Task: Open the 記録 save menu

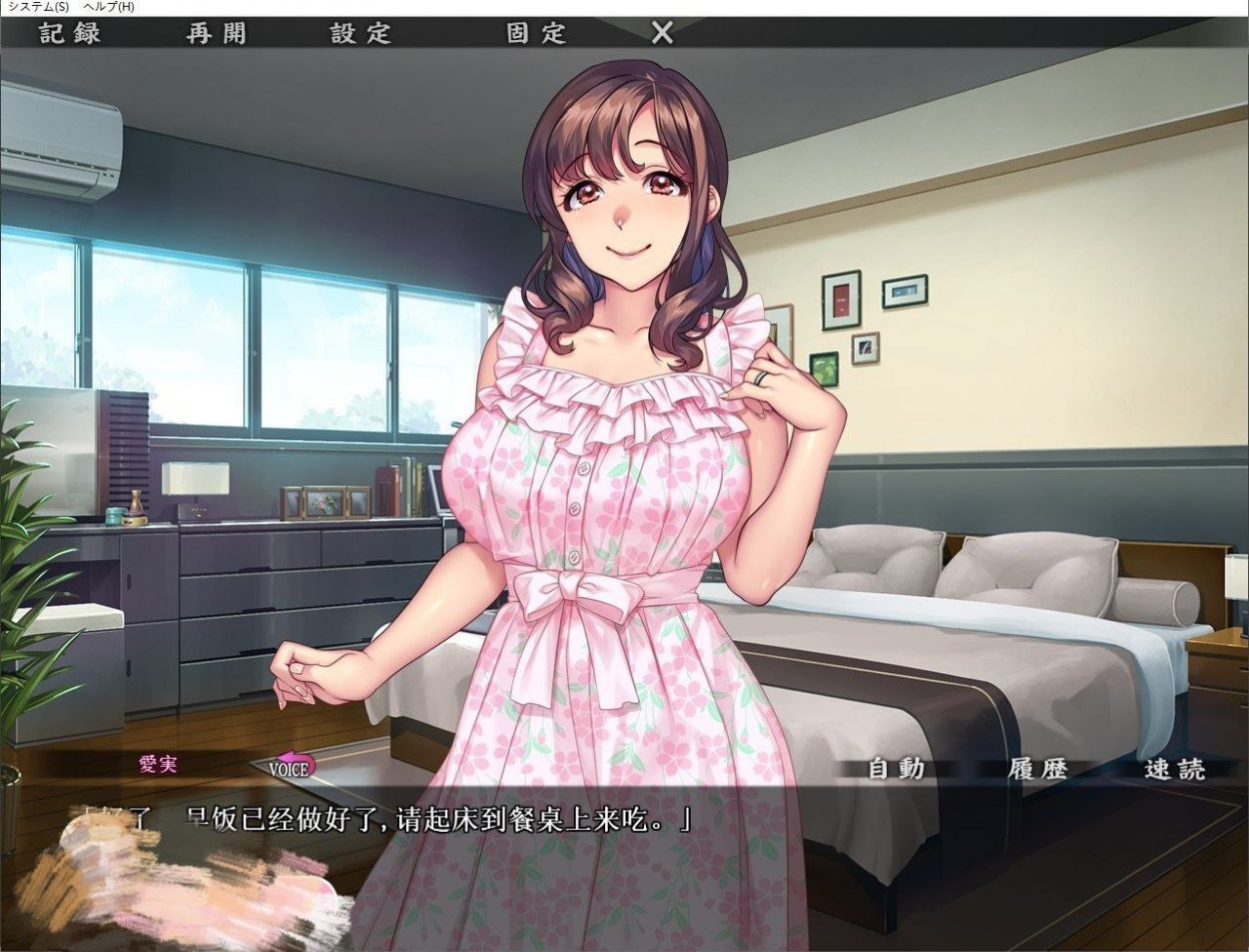Action: (x=70, y=33)
